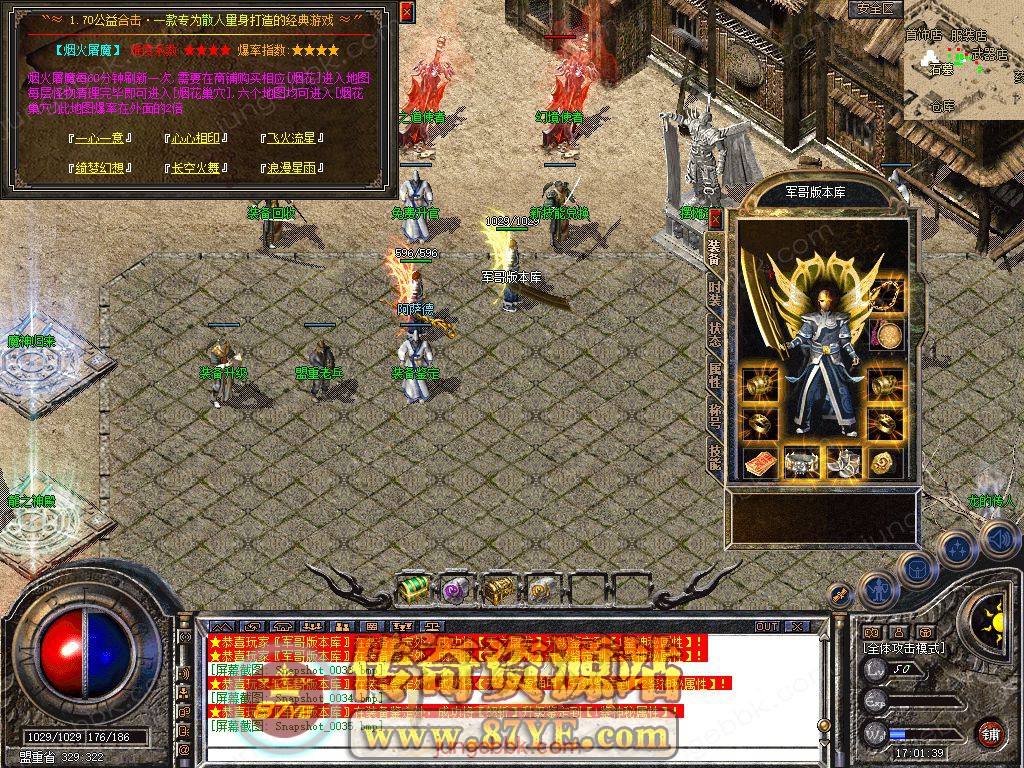Open the 技能 skills tab
This screenshot has height=768, width=1024.
[x=714, y=456]
